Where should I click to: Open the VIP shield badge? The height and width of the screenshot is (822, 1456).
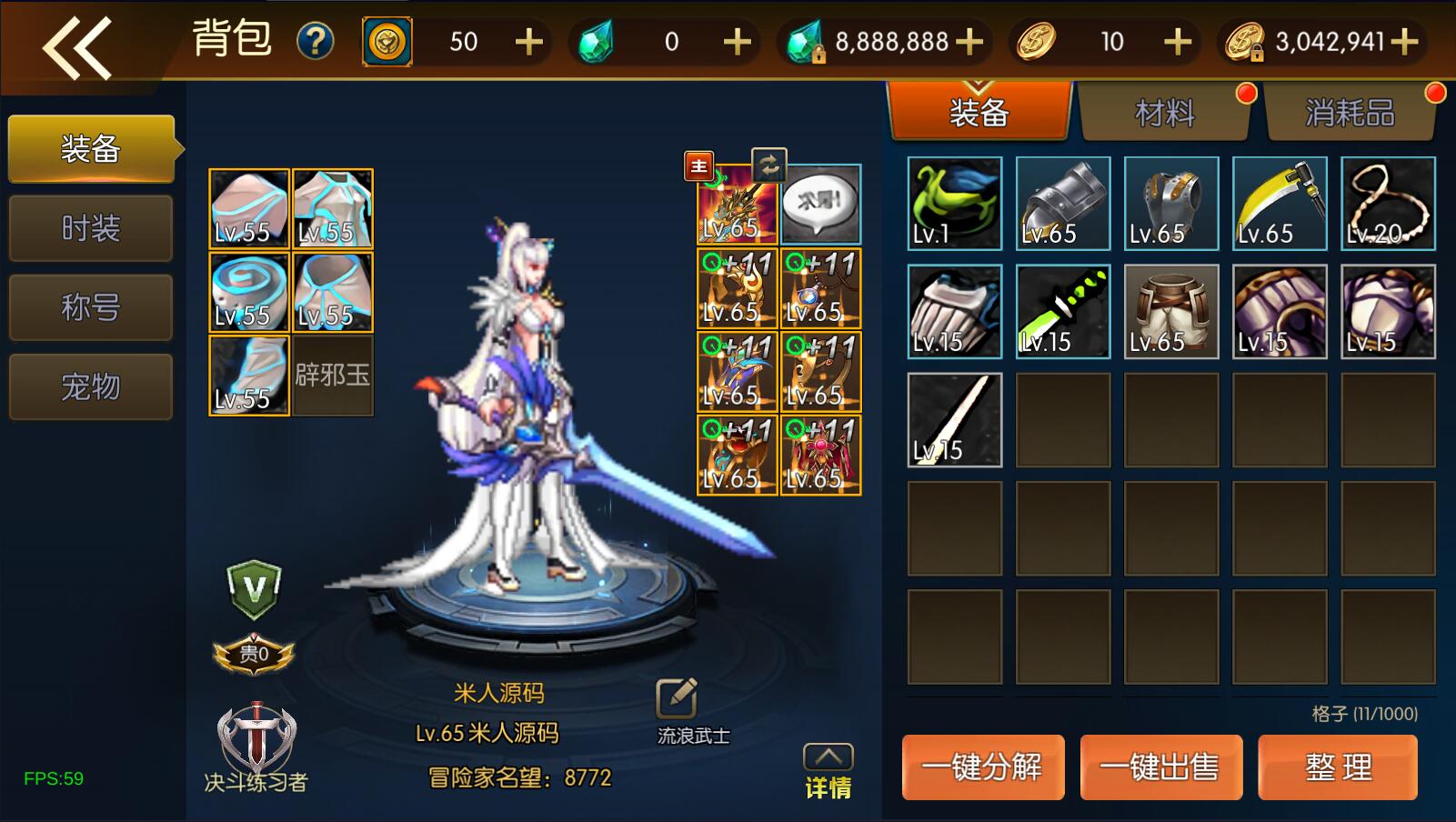pos(254,589)
